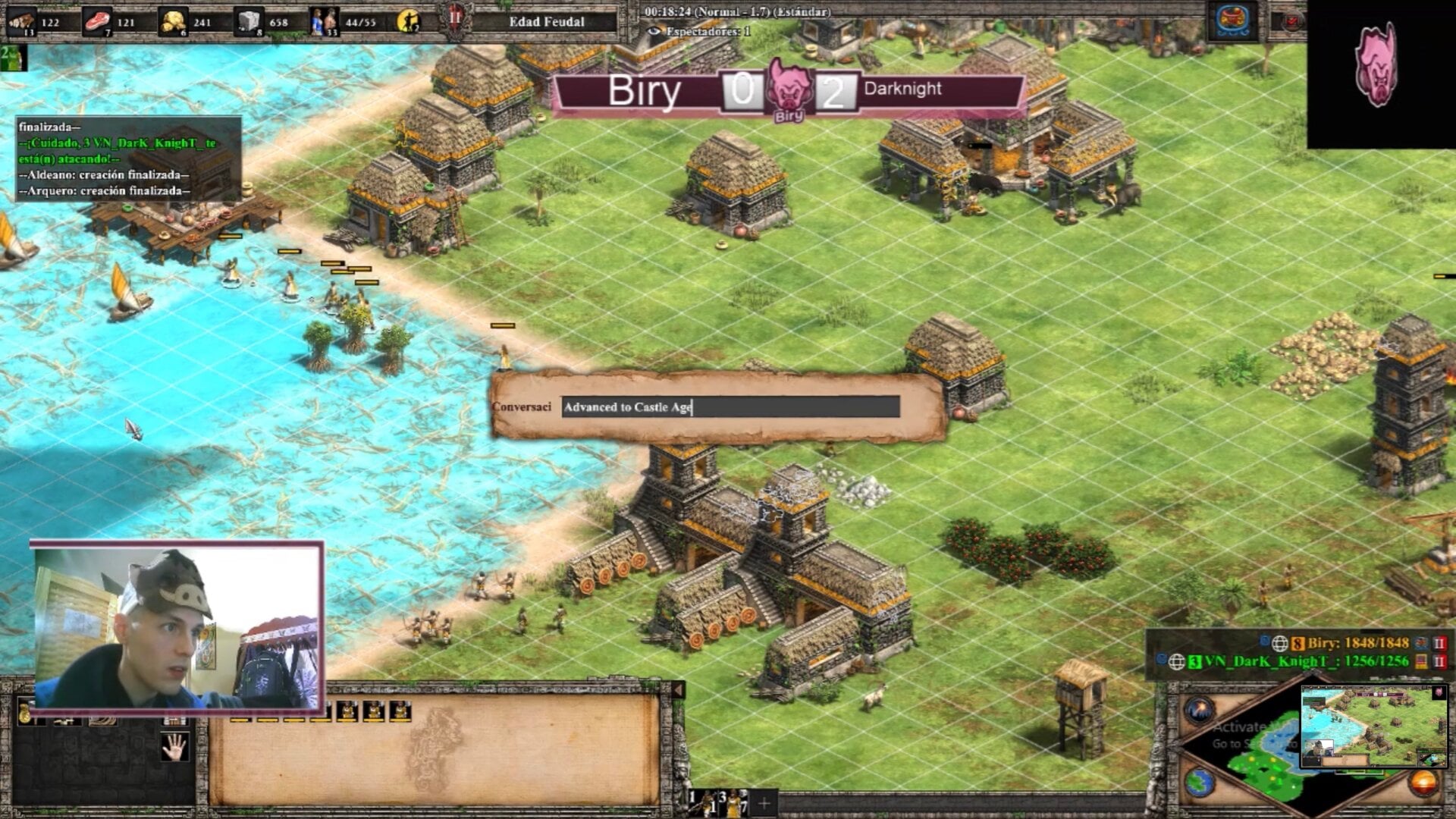Click the population villager icon
Viewport: 1456px width, 819px height.
(x=325, y=21)
